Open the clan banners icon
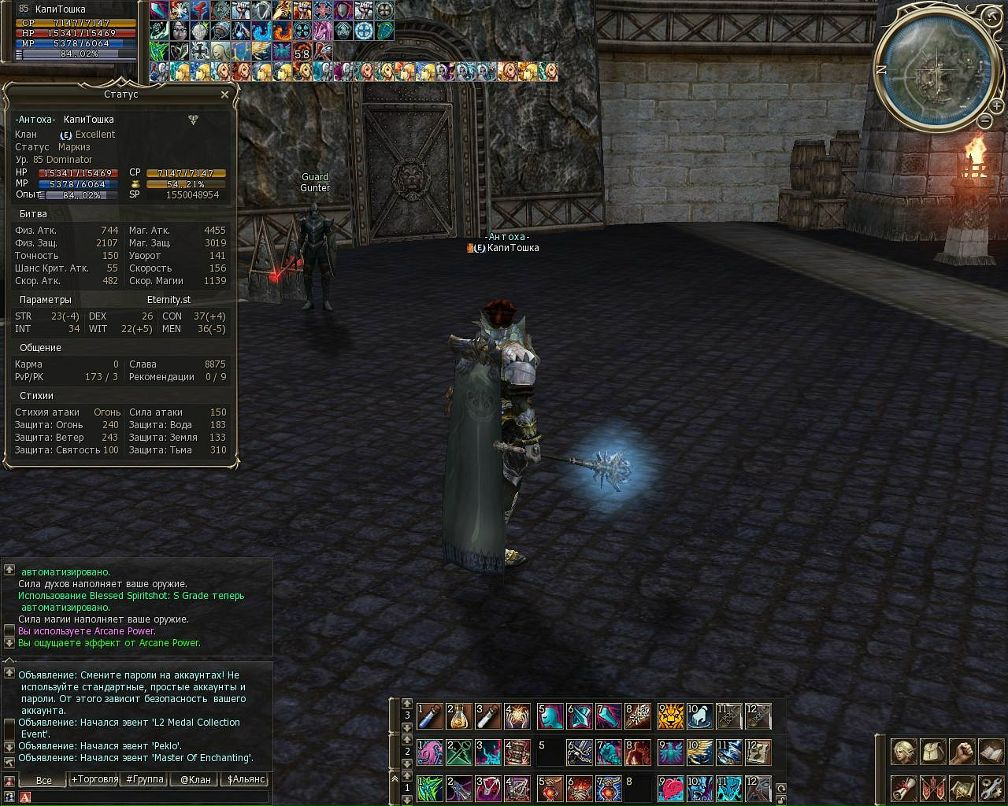 934,786
